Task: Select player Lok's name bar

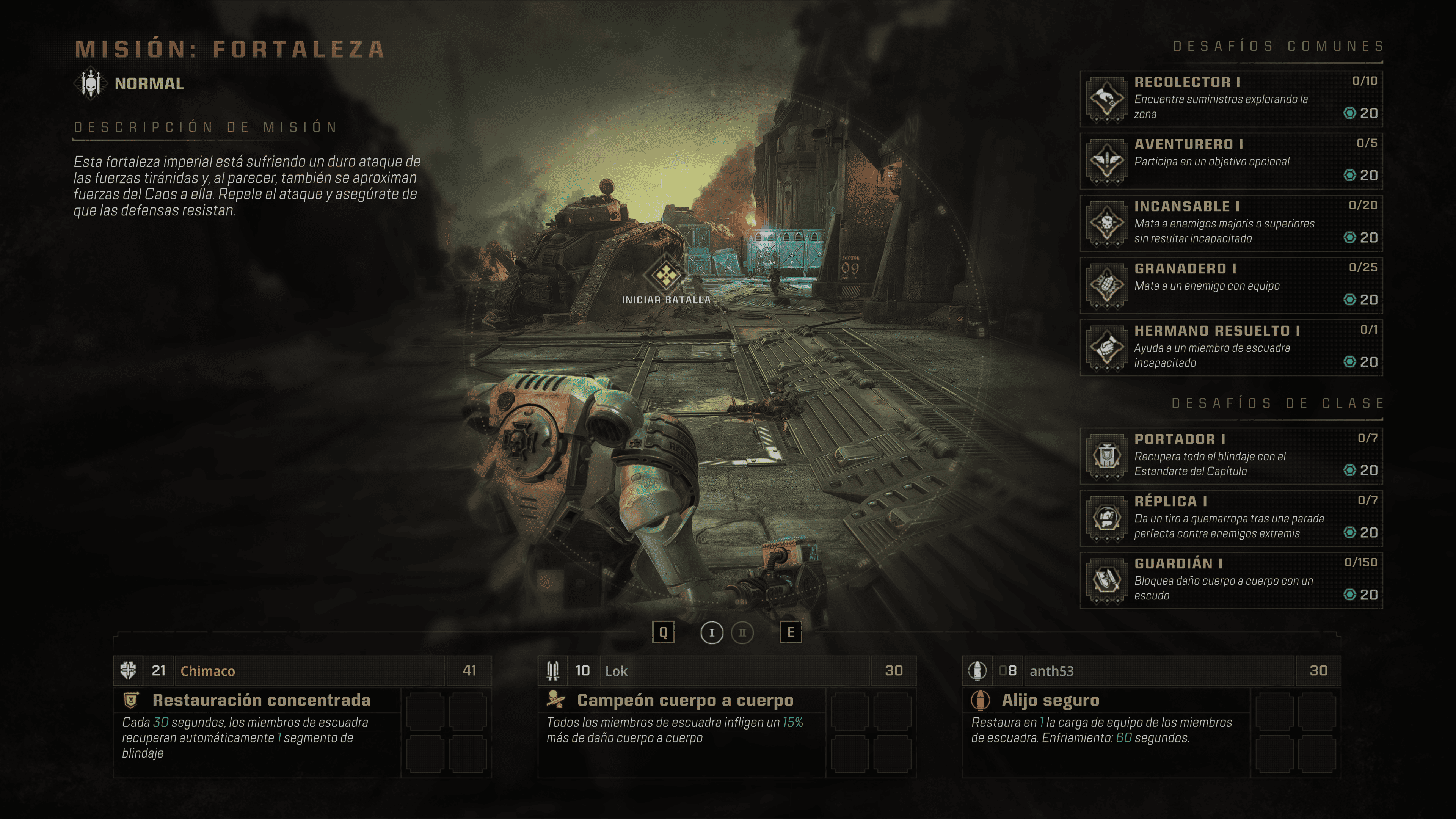Action: tap(734, 671)
